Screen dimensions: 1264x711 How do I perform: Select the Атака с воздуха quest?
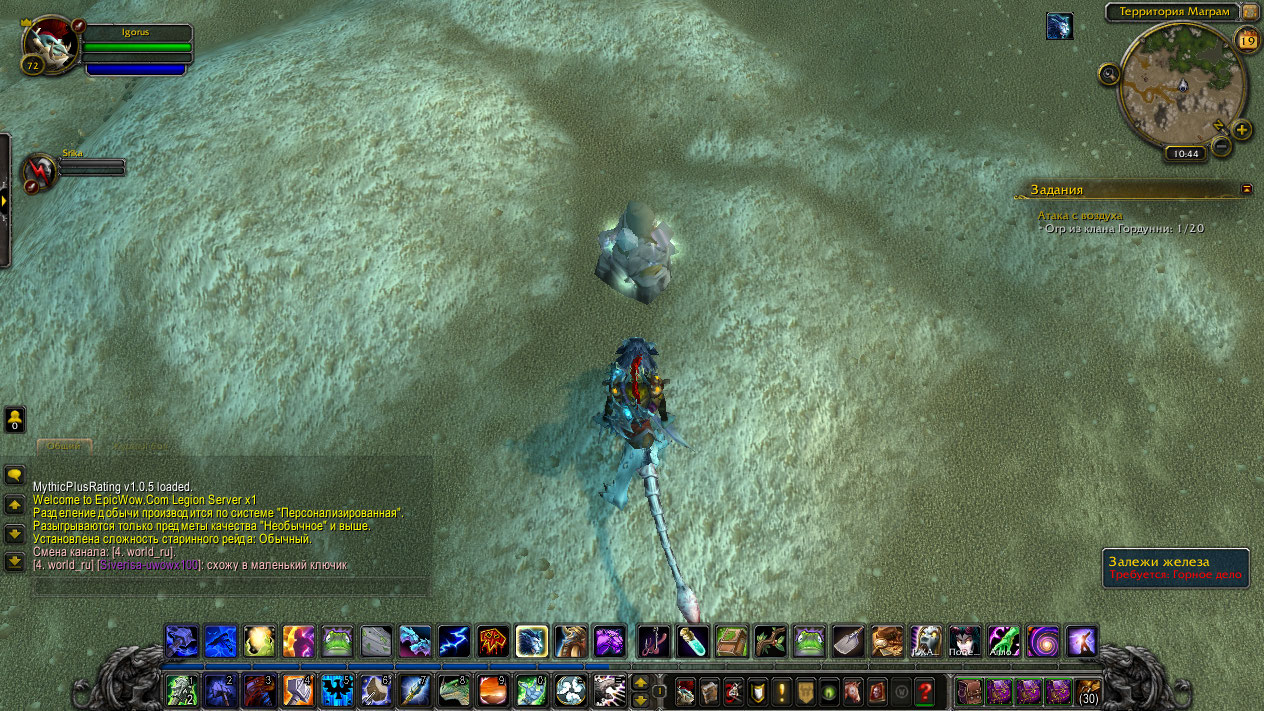[1080, 215]
